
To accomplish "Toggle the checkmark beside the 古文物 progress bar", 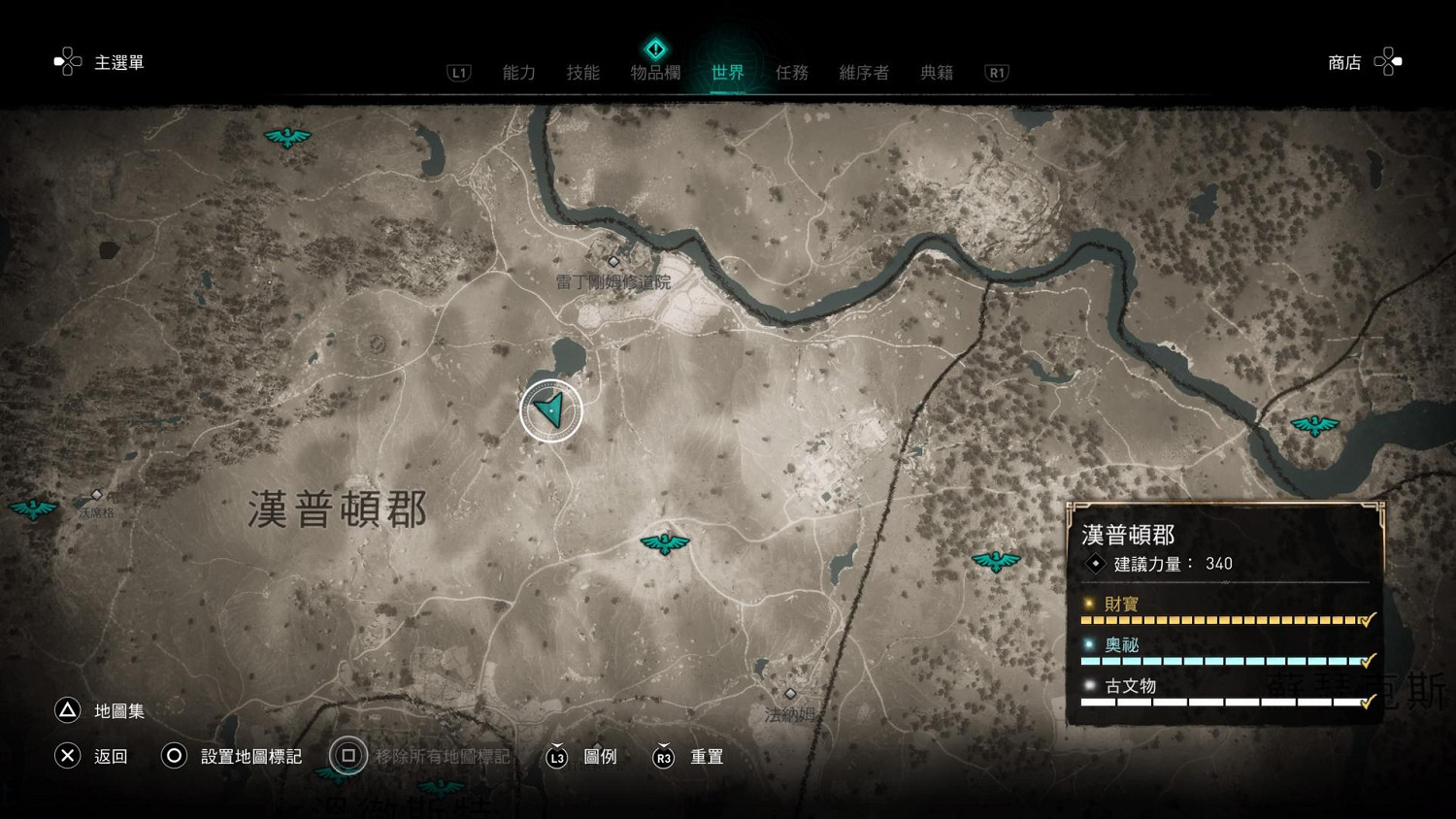I will 1367,701.
